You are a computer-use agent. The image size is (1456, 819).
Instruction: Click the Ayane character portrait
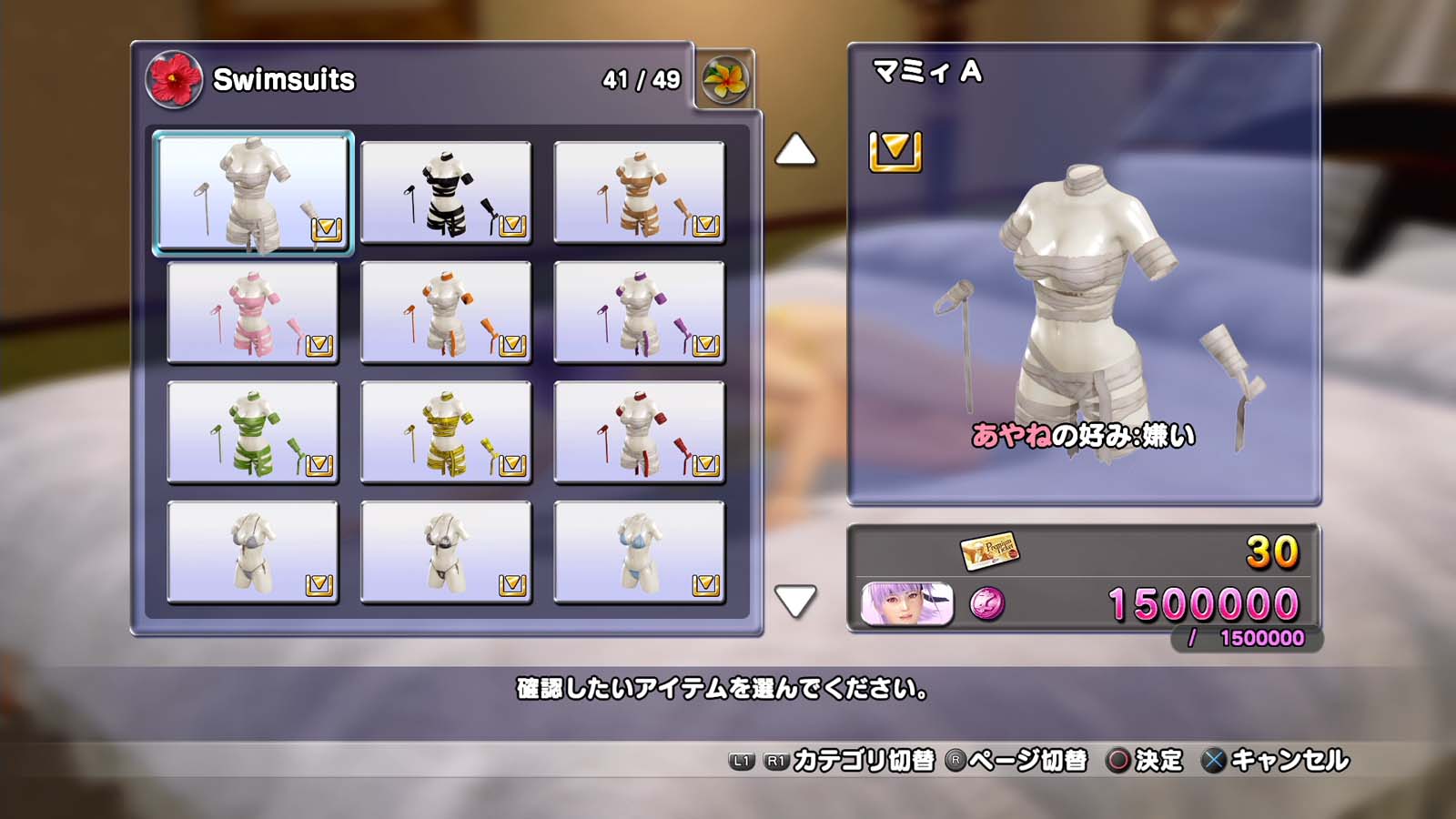(907, 604)
